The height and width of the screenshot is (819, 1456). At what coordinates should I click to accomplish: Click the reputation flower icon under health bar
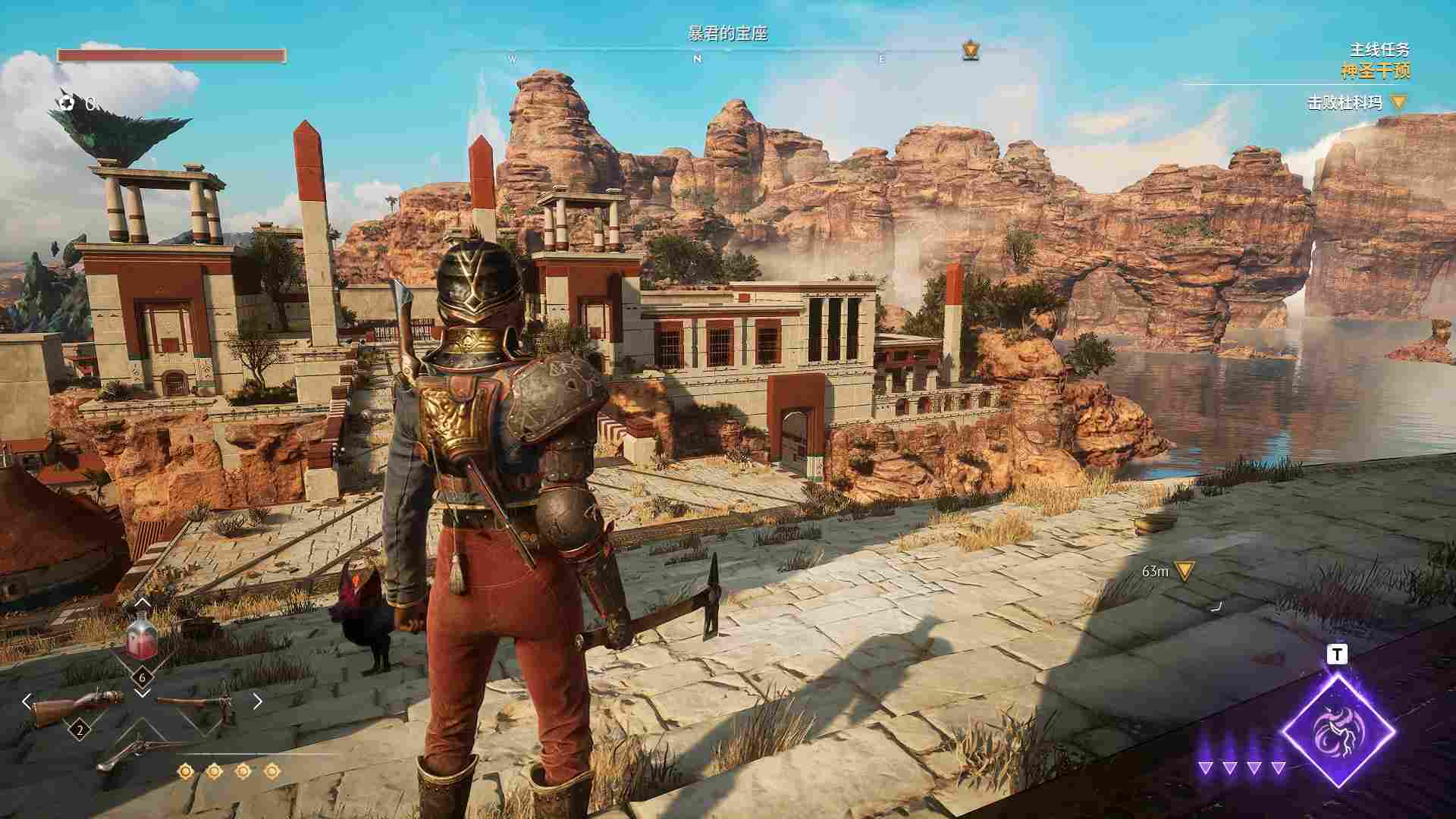67,103
